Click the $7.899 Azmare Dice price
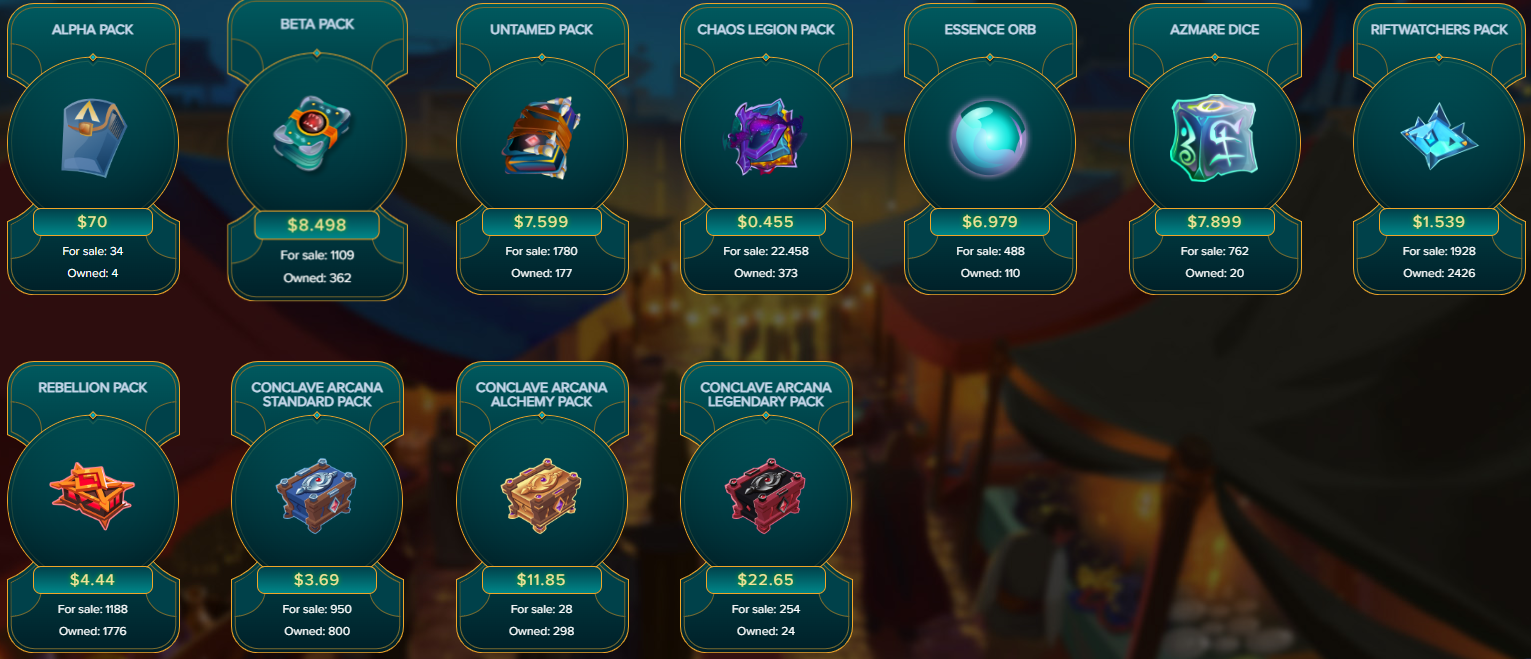 pos(1215,222)
